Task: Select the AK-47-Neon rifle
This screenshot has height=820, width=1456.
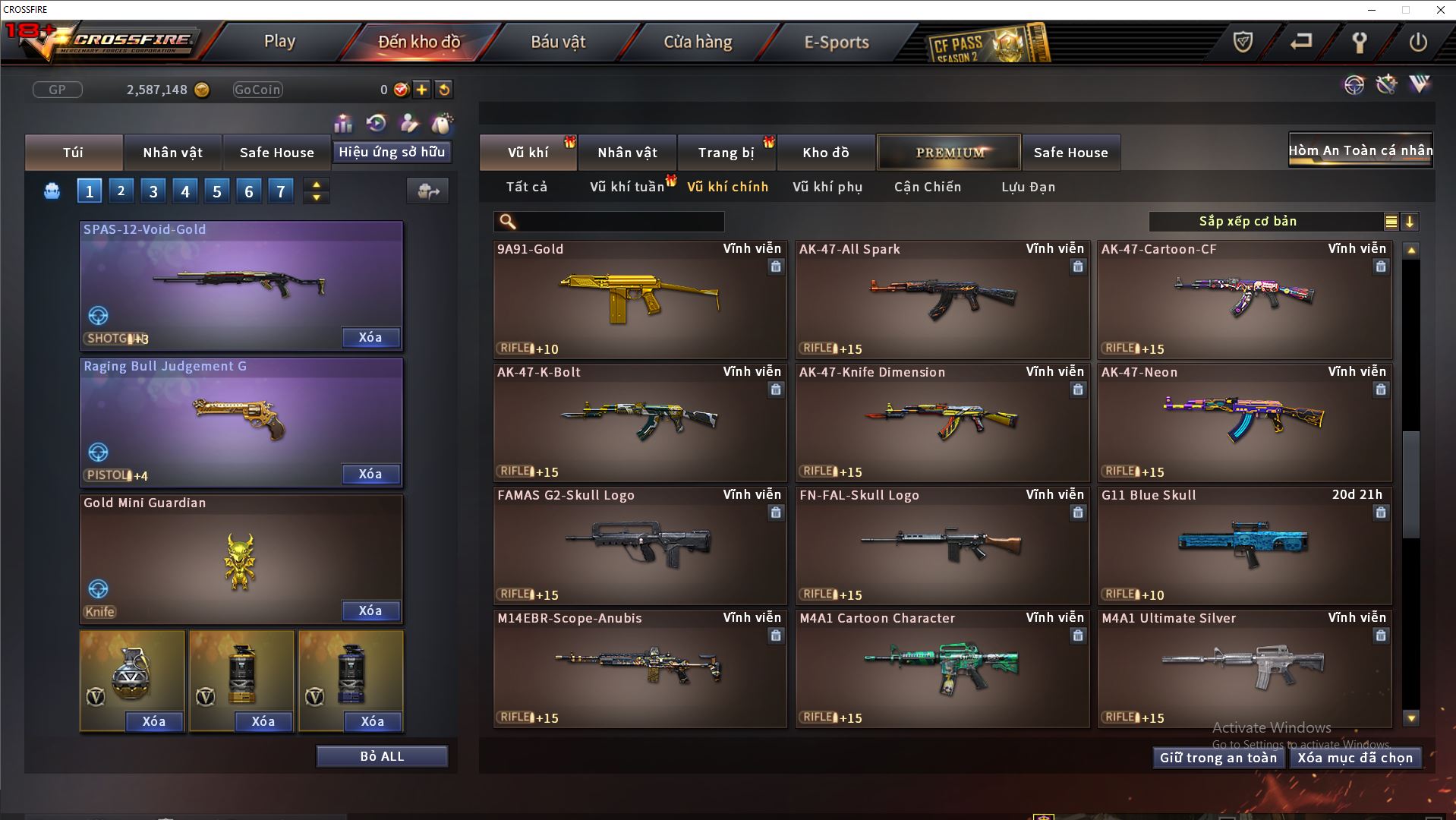Action: pos(1244,421)
